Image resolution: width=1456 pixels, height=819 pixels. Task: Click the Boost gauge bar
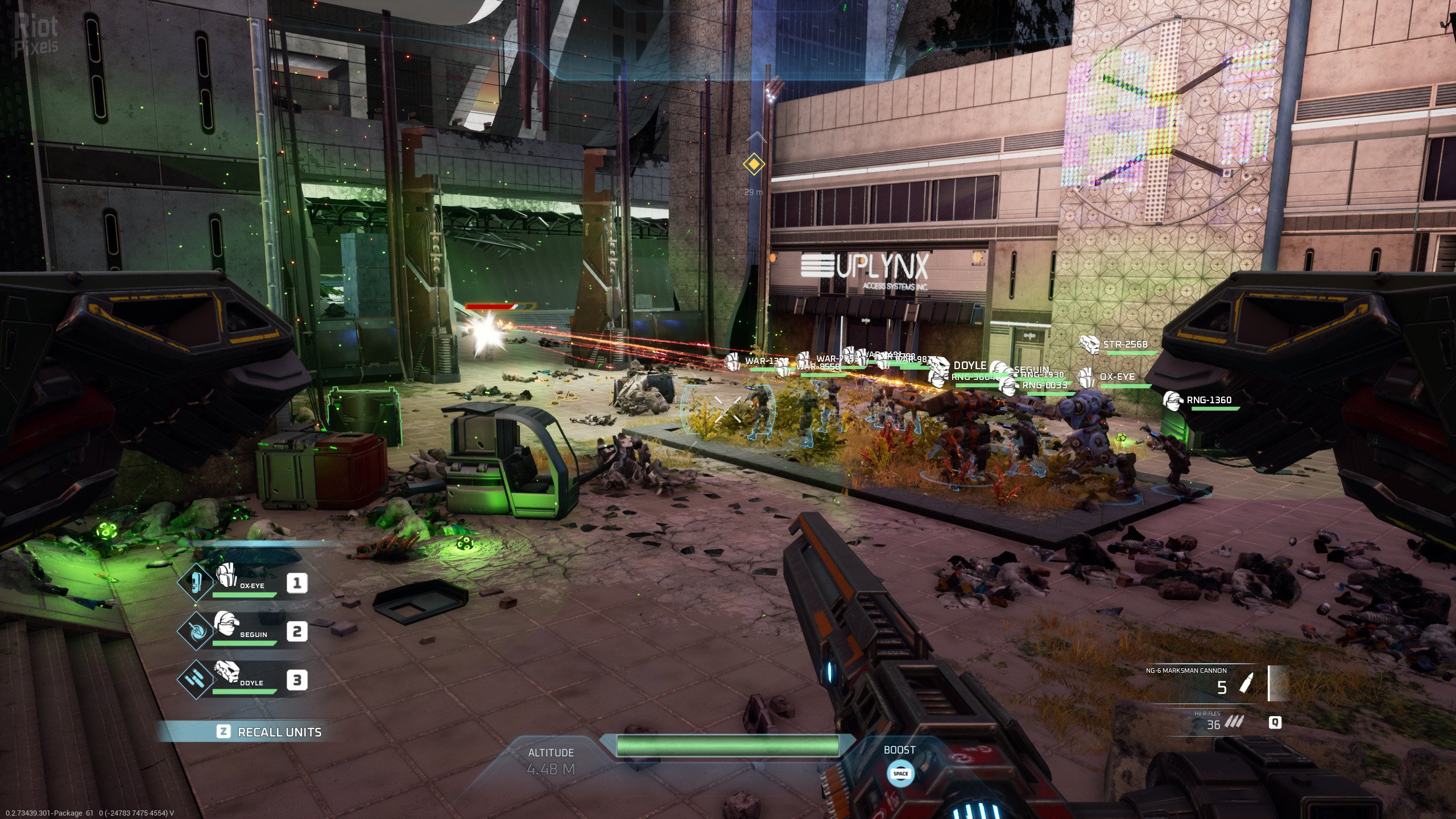[727, 745]
